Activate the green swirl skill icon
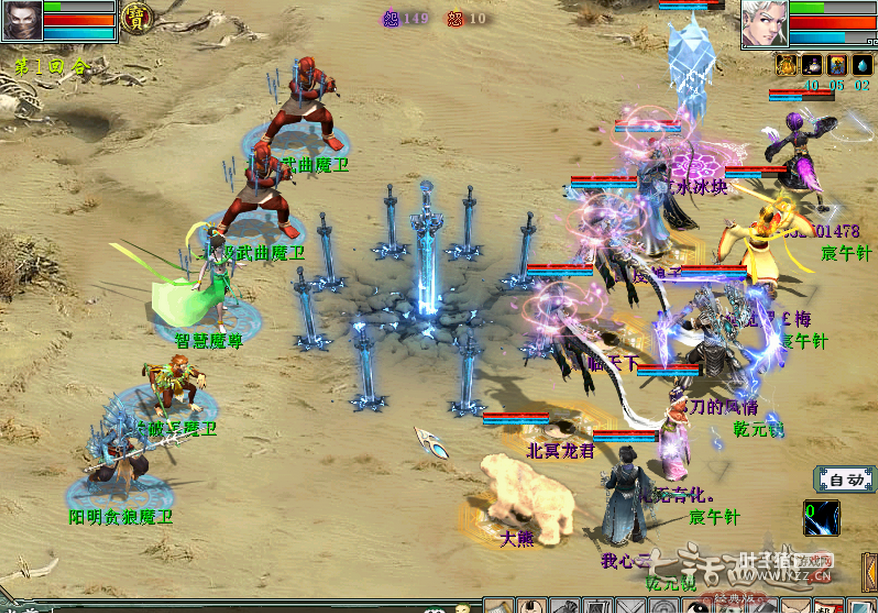 822,518
